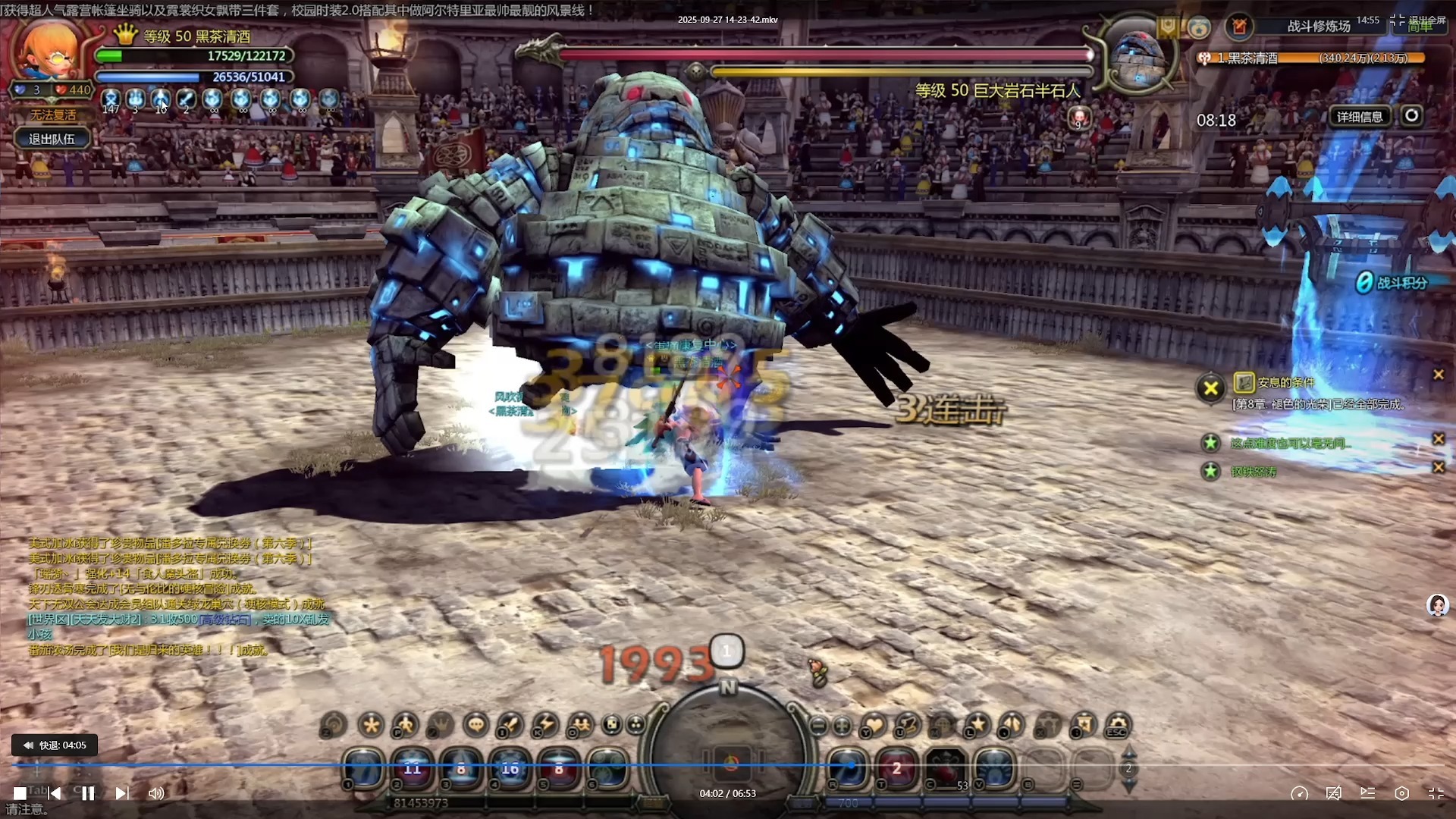Activate the skill showing cooldown 11
Image resolution: width=1456 pixels, height=819 pixels.
(x=412, y=768)
